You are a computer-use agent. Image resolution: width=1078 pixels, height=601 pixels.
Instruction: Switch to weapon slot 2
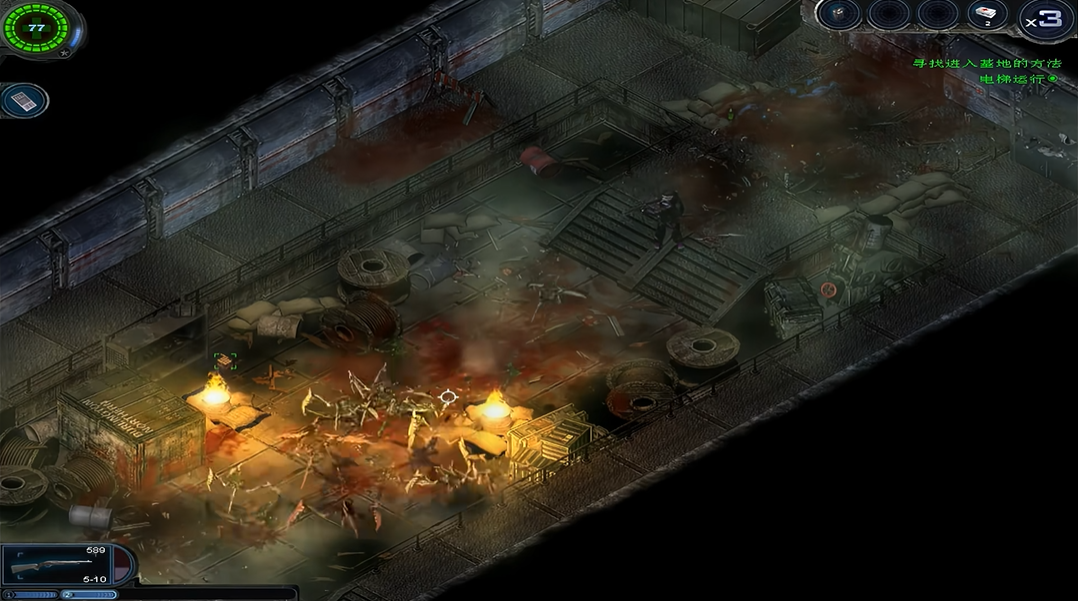(89, 595)
